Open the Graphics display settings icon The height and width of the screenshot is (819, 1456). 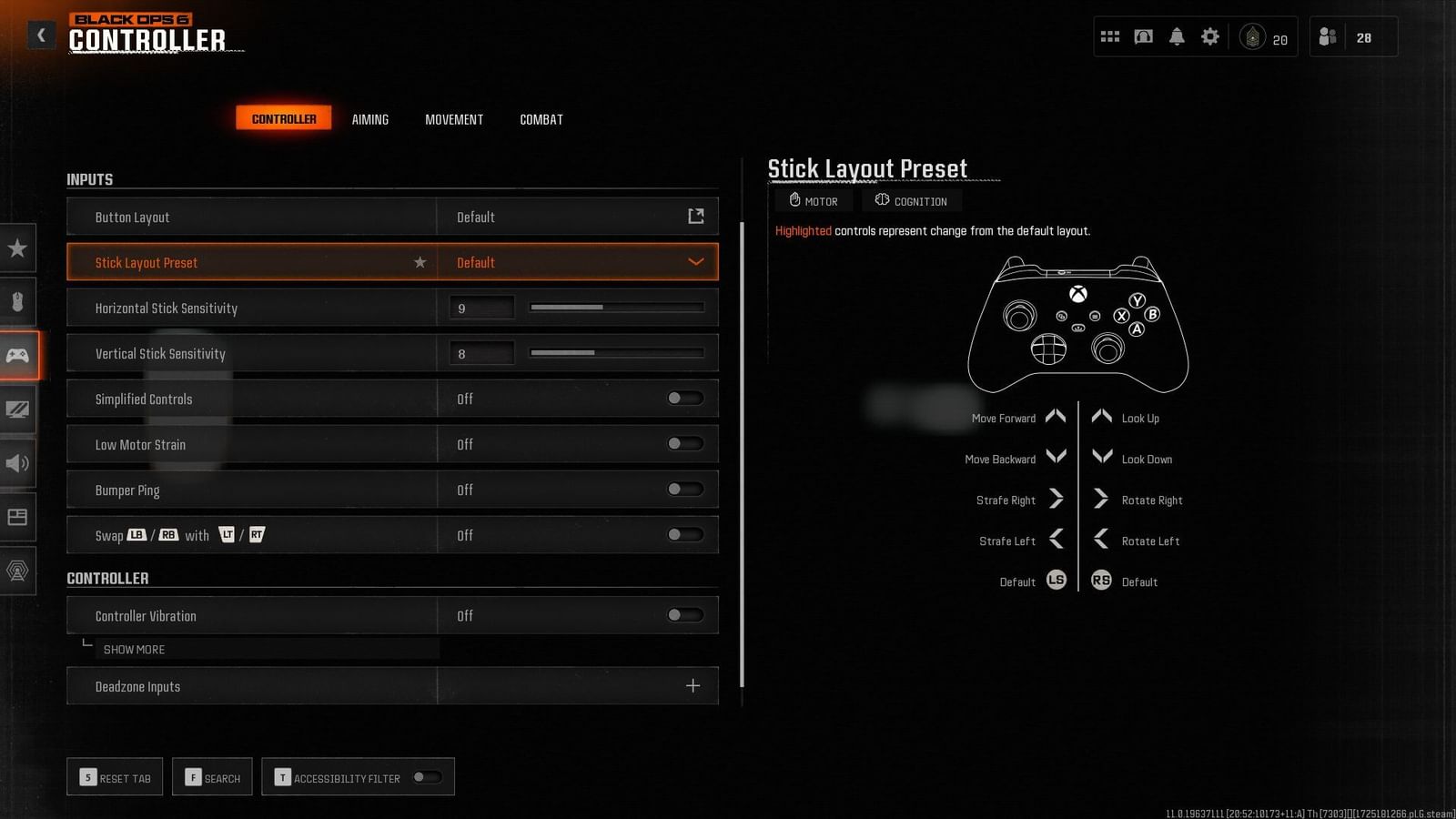[18, 409]
